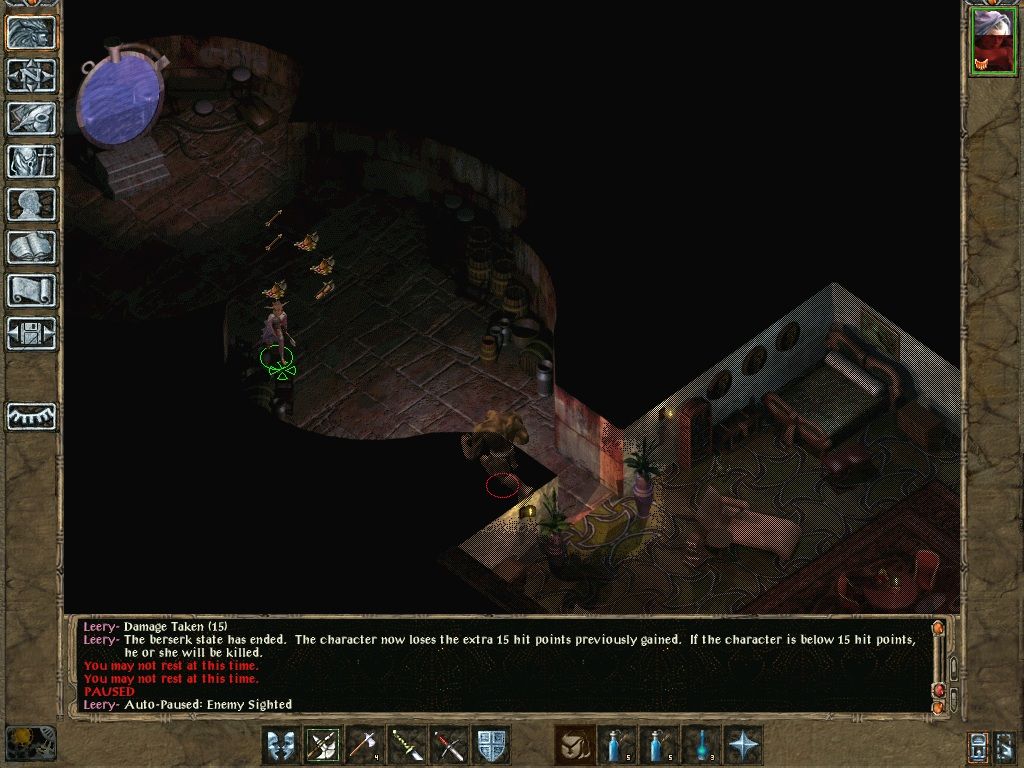
Task: Open the use-item pouch button
Action: 575,745
